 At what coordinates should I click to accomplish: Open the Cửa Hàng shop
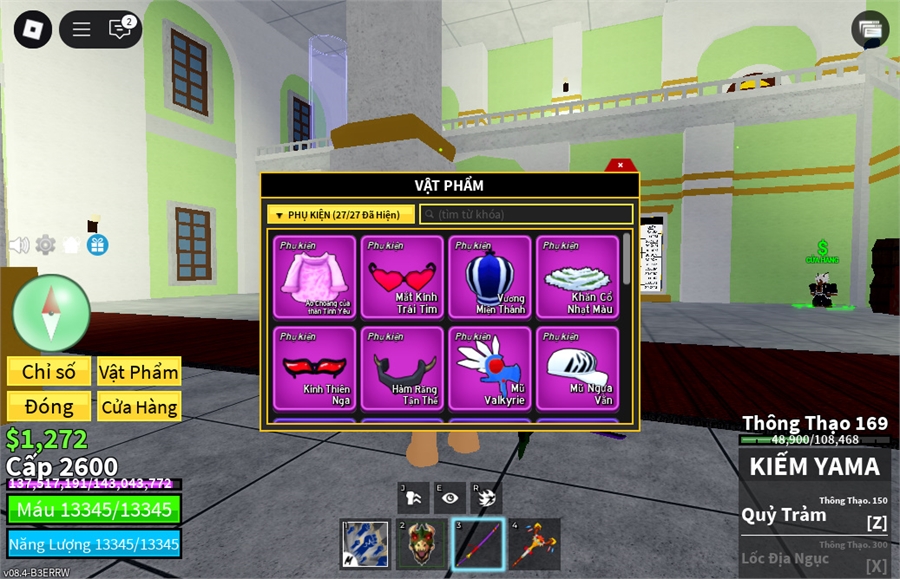tap(139, 407)
